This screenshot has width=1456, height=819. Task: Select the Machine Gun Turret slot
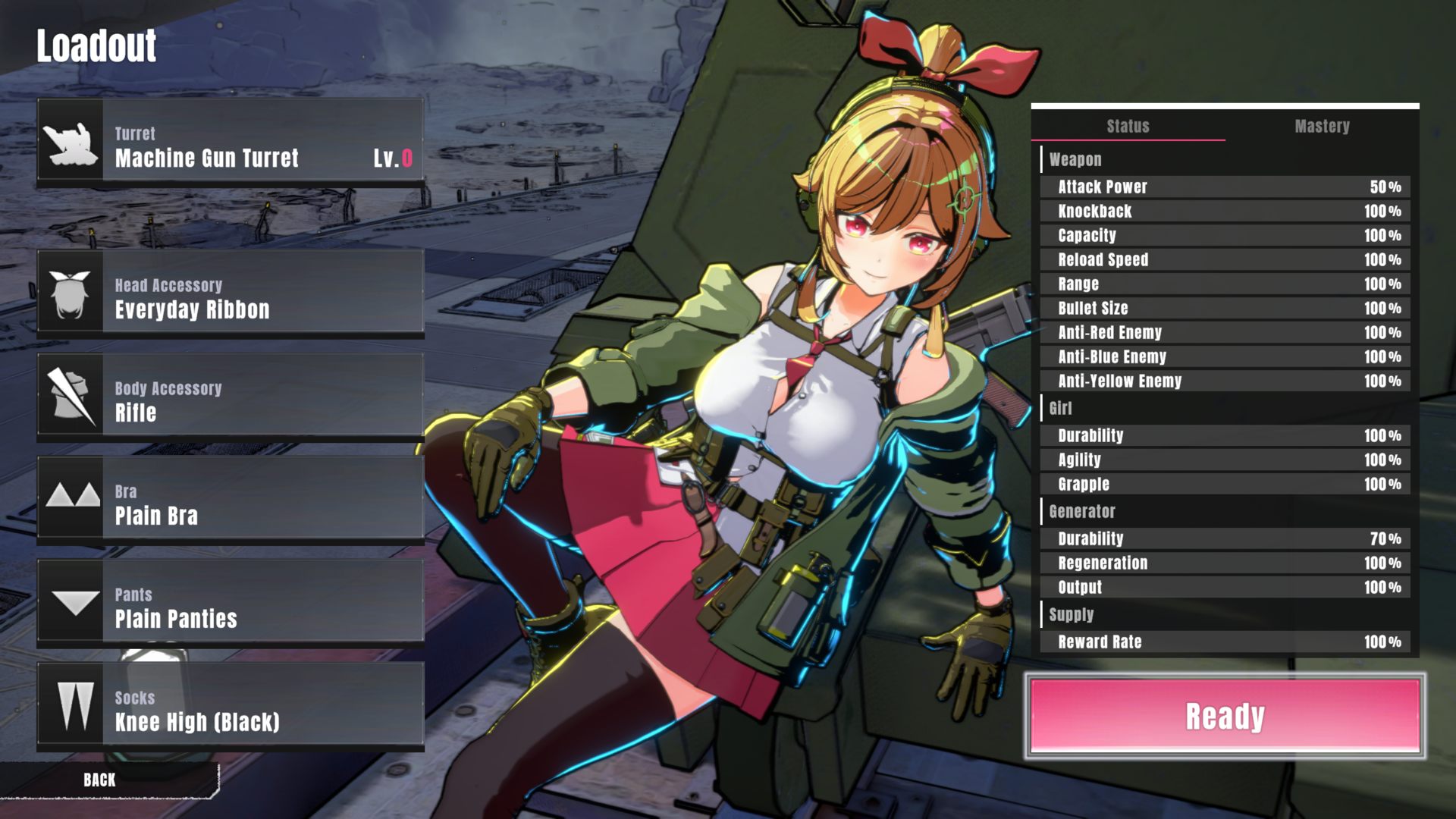(231, 142)
